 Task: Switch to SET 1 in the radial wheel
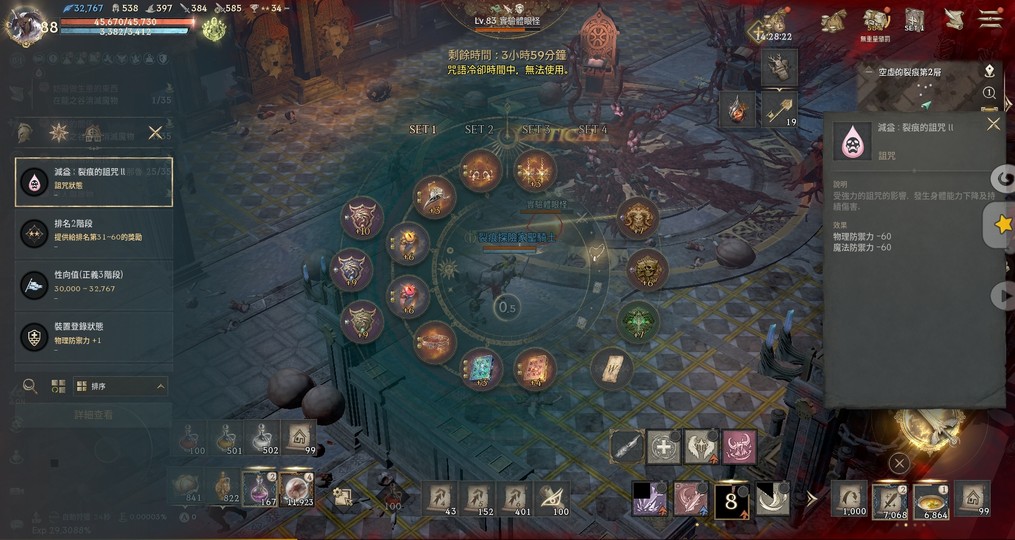pyautogui.click(x=423, y=130)
